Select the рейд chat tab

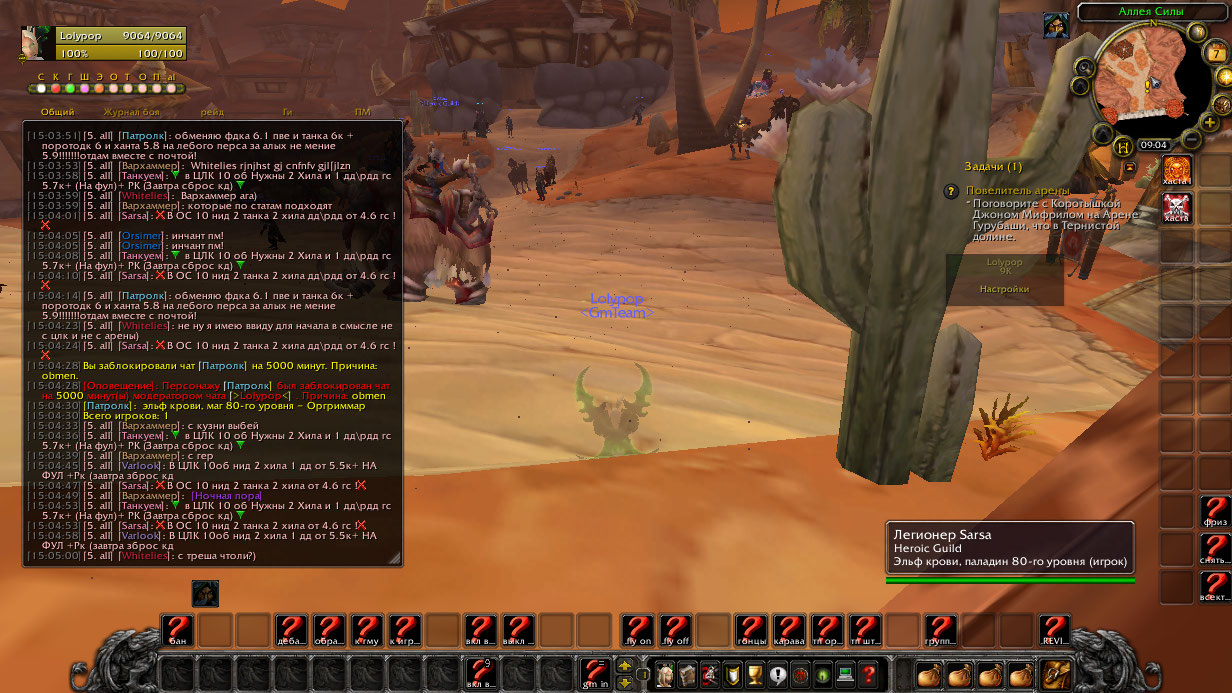click(211, 113)
